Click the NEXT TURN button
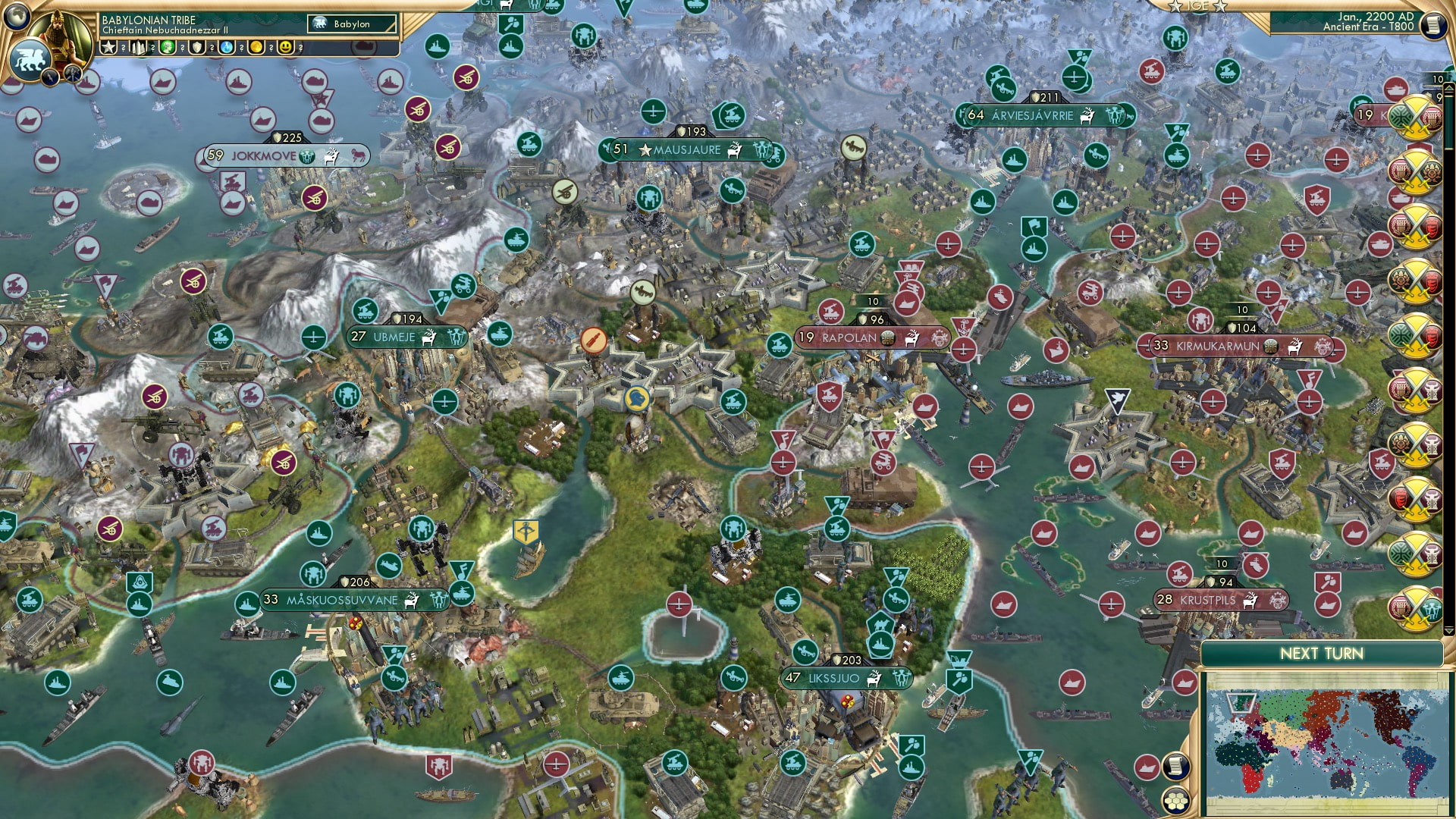The width and height of the screenshot is (1456, 819). 1324,653
